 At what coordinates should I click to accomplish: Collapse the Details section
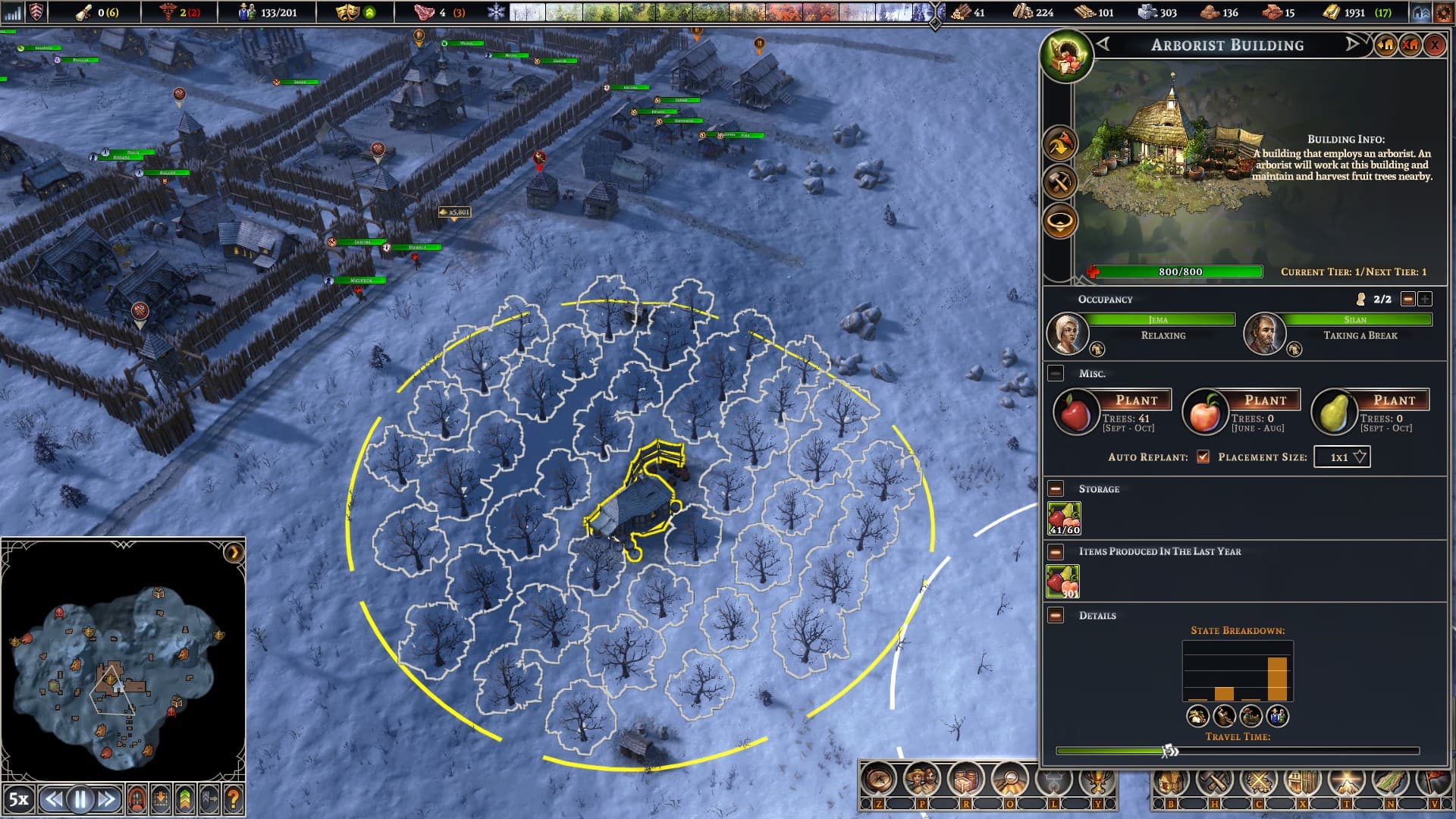point(1056,615)
